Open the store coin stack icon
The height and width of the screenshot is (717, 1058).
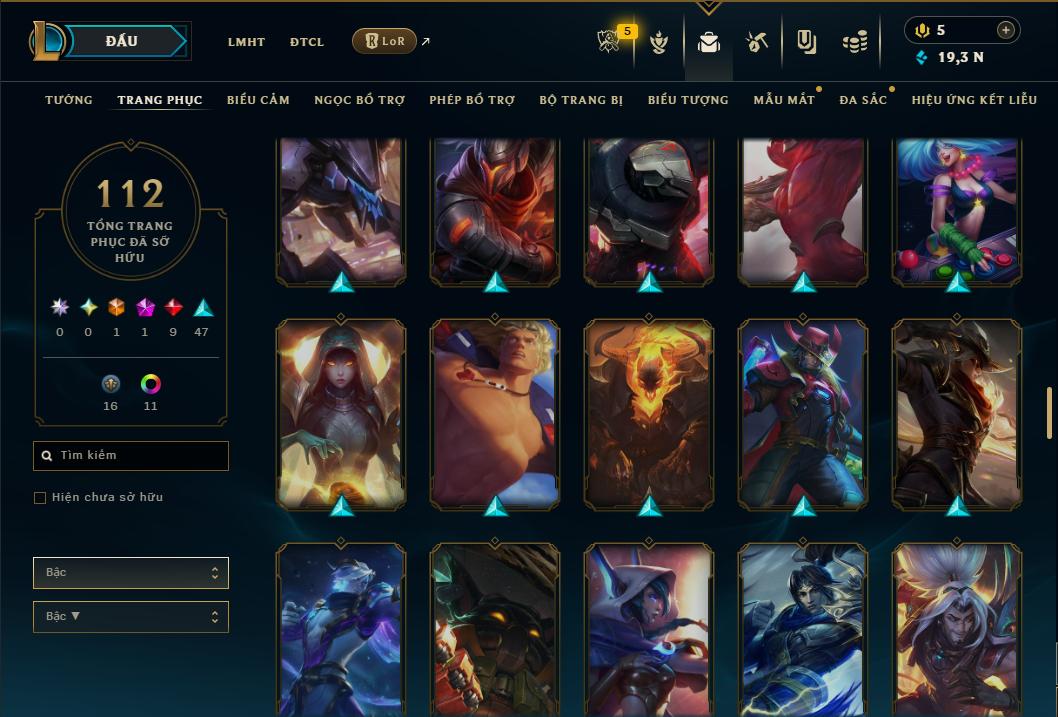pos(854,42)
